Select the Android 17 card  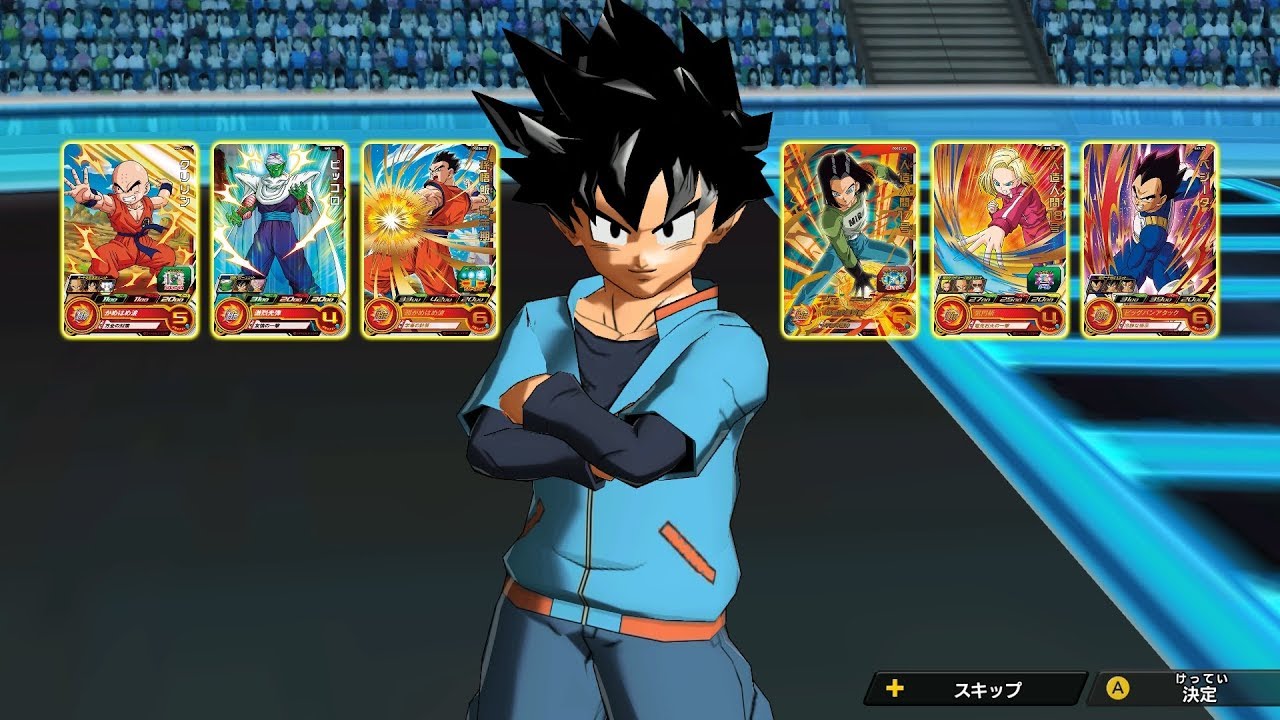850,240
